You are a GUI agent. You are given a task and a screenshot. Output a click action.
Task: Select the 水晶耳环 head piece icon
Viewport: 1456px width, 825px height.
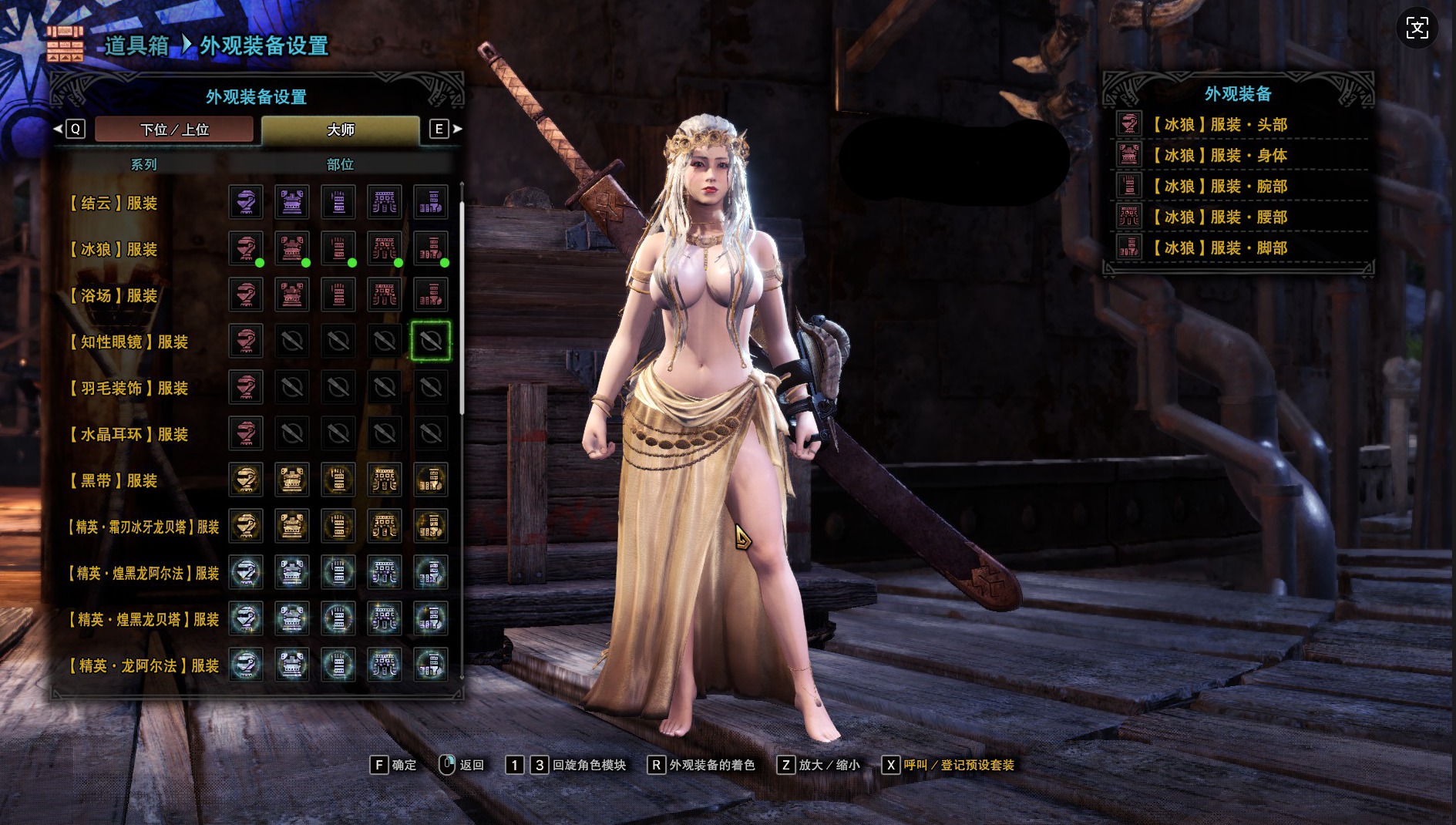point(246,433)
